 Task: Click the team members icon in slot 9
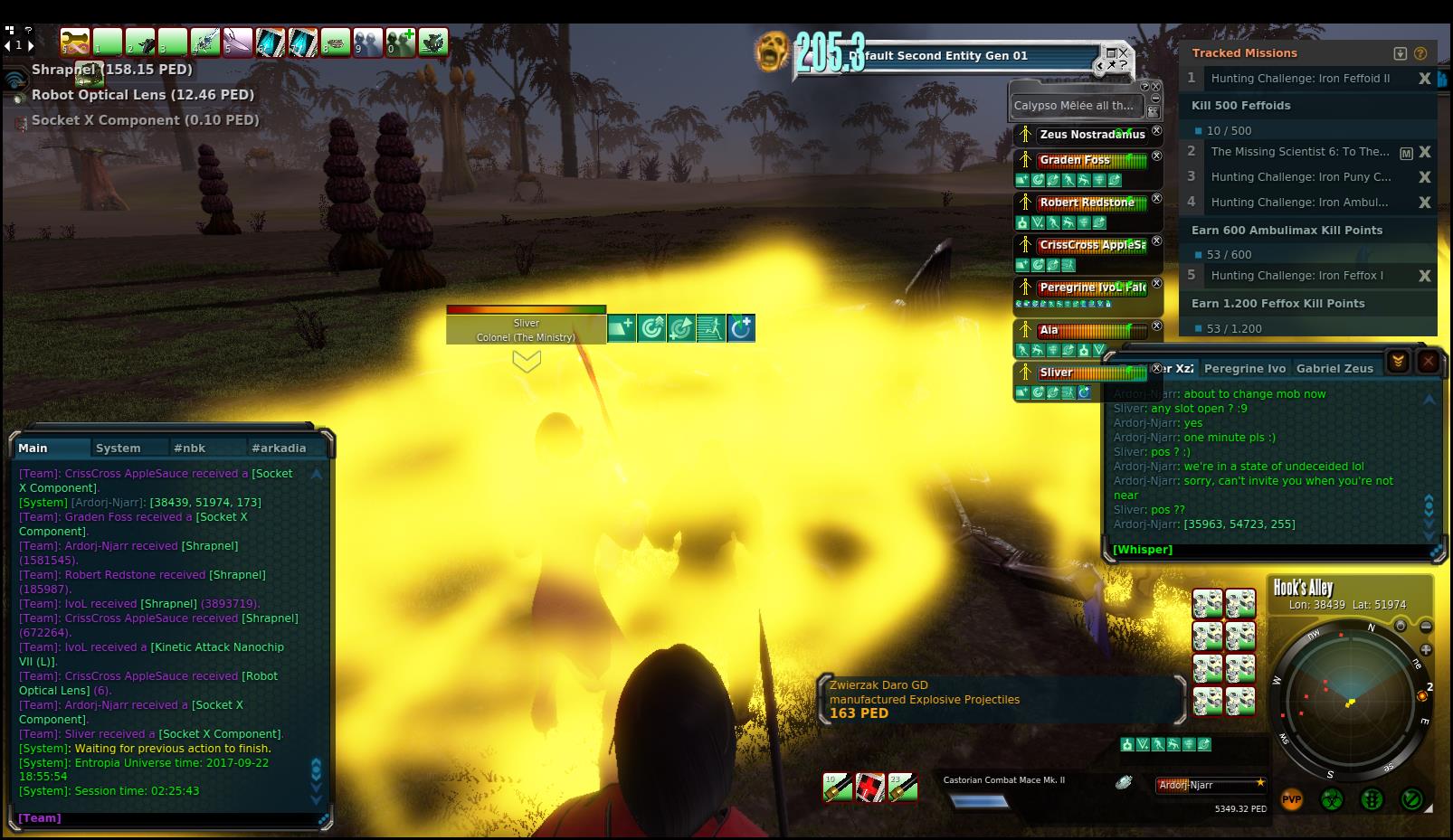368,42
